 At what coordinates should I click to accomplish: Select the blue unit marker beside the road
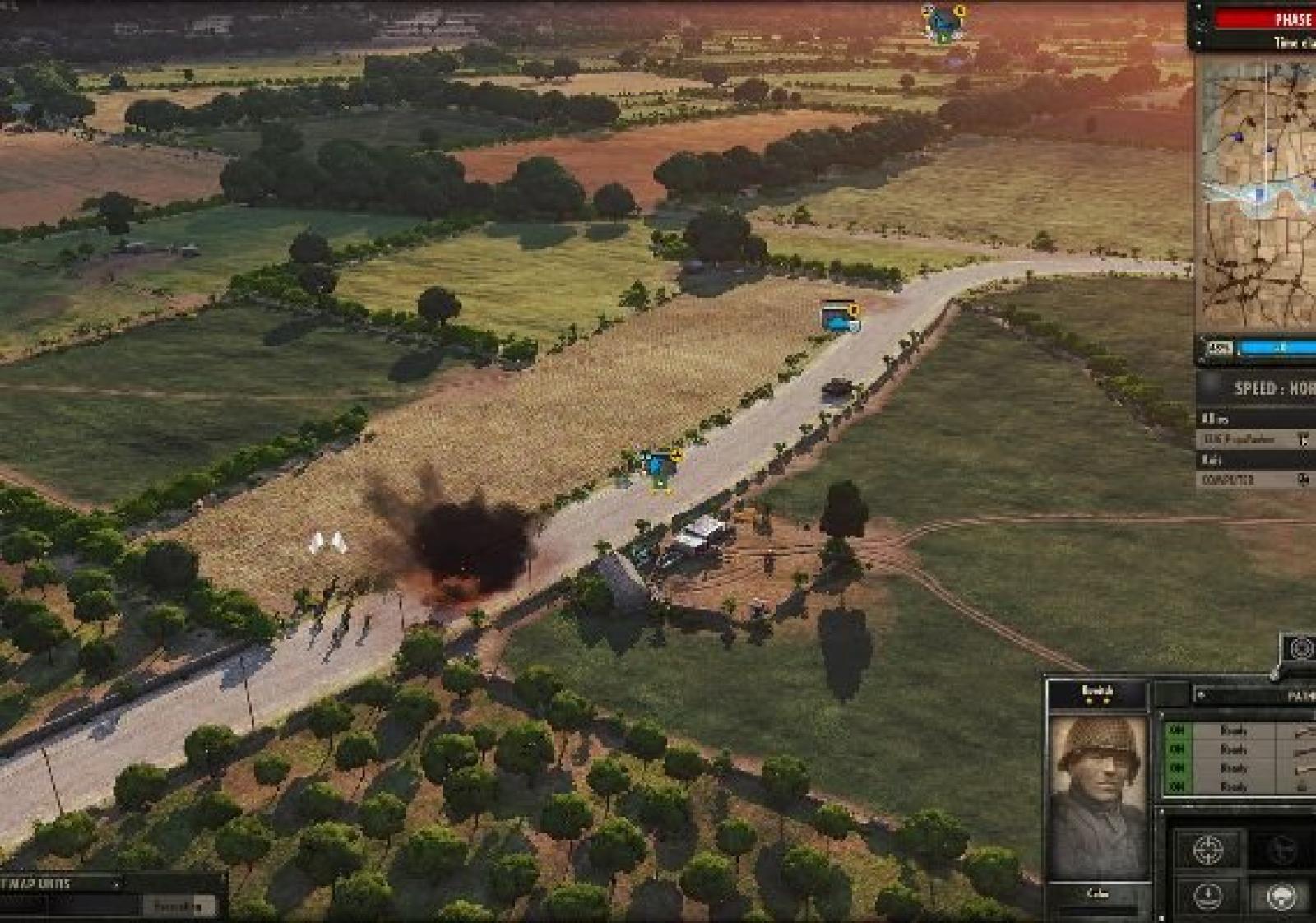coord(659,466)
